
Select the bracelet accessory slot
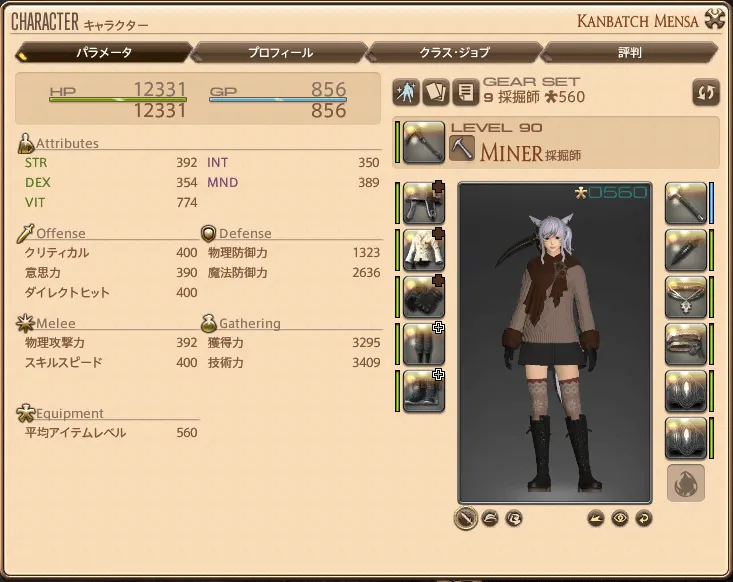(686, 344)
